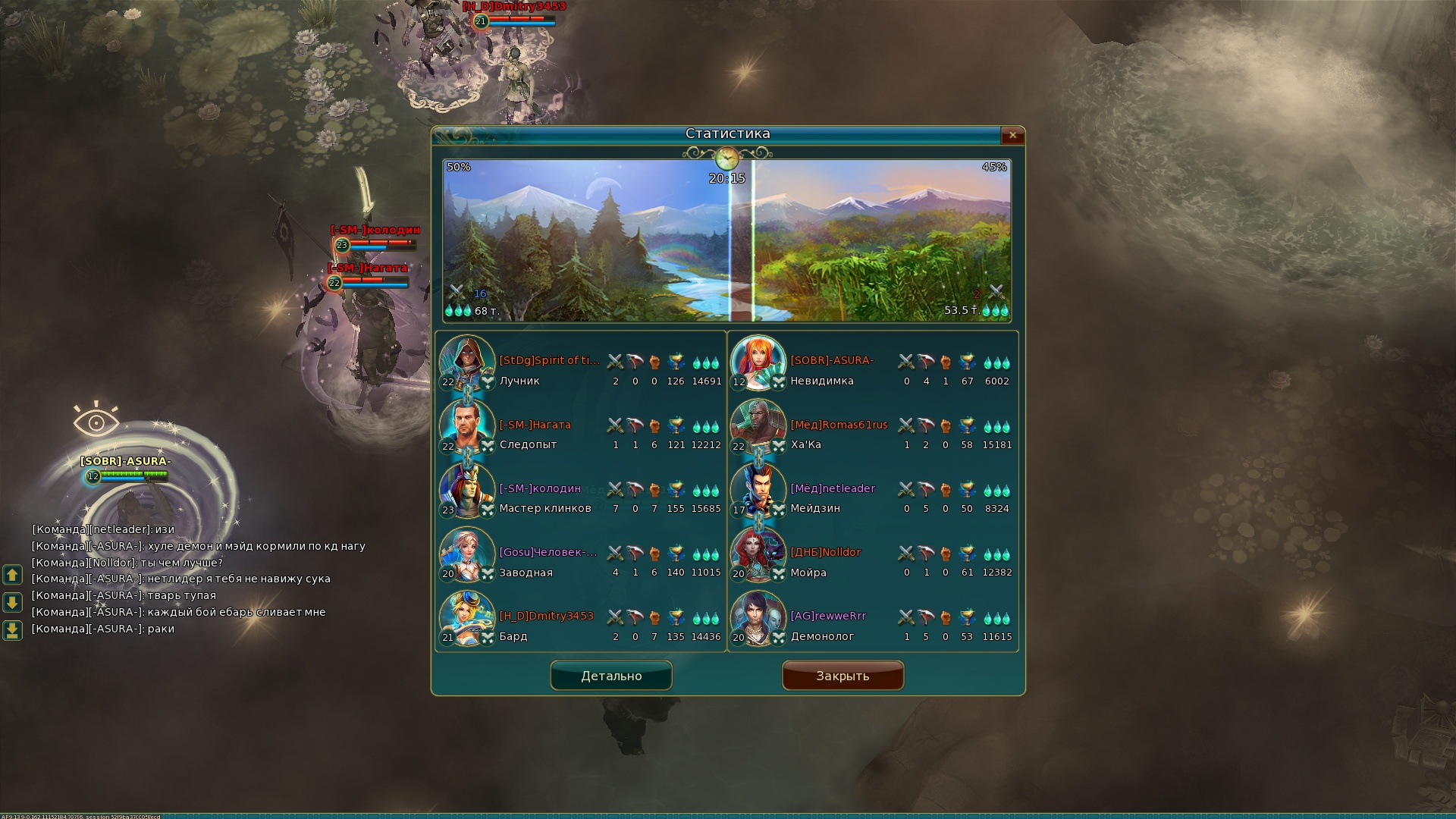Close the Статистика window with X
Screen dimensions: 1456x819
click(1012, 136)
